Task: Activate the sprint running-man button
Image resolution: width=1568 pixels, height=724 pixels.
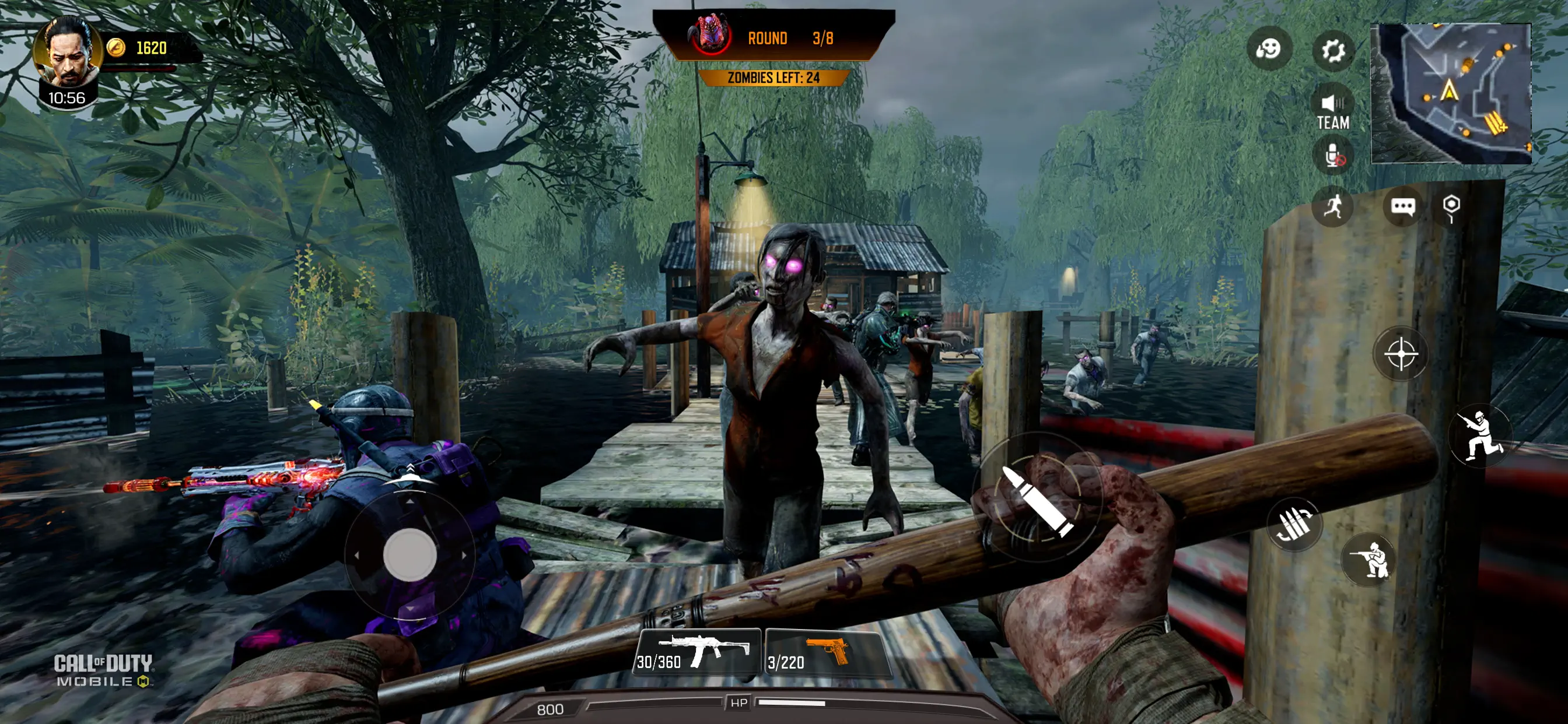Action: coord(1332,207)
